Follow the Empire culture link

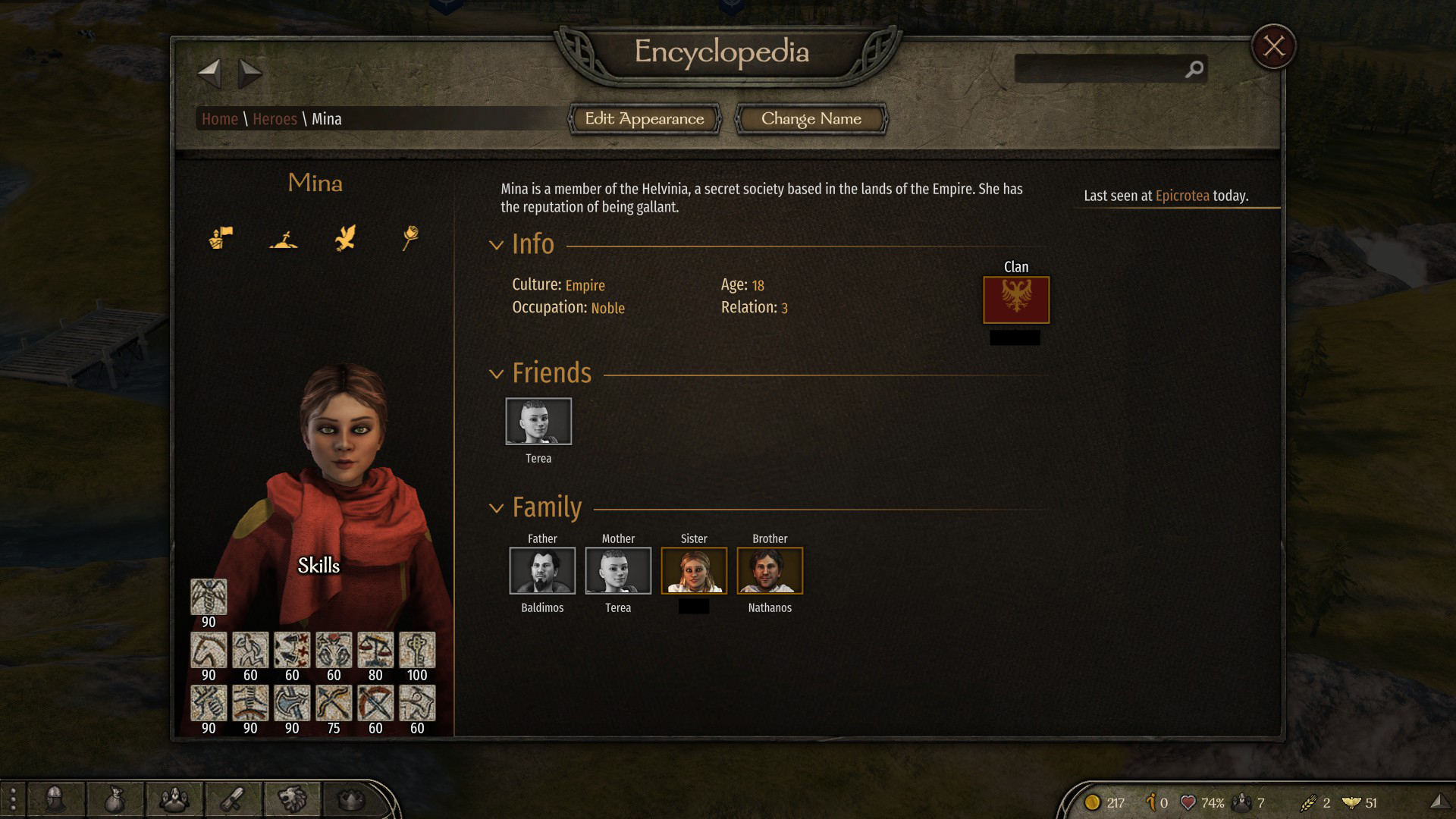point(585,286)
